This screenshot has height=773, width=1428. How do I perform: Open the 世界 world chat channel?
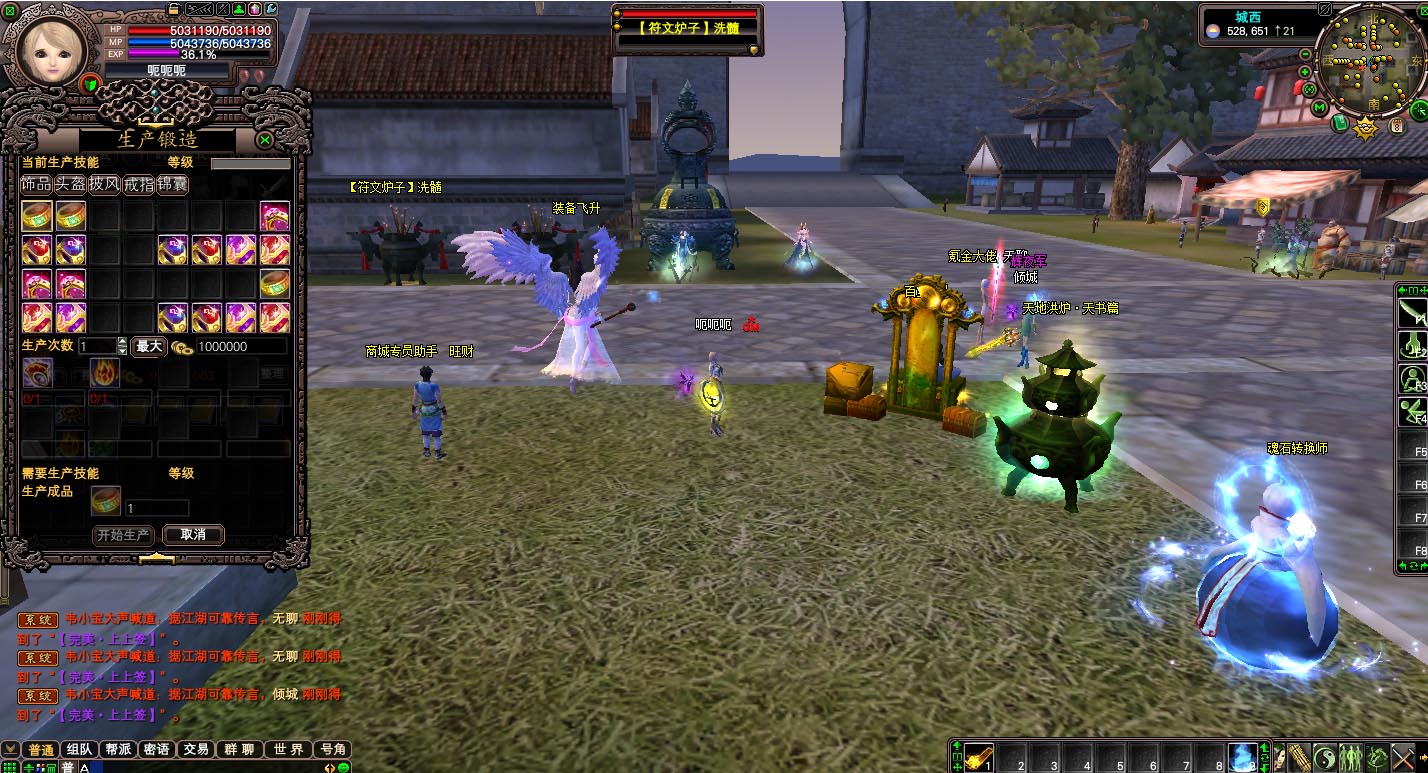coord(288,749)
